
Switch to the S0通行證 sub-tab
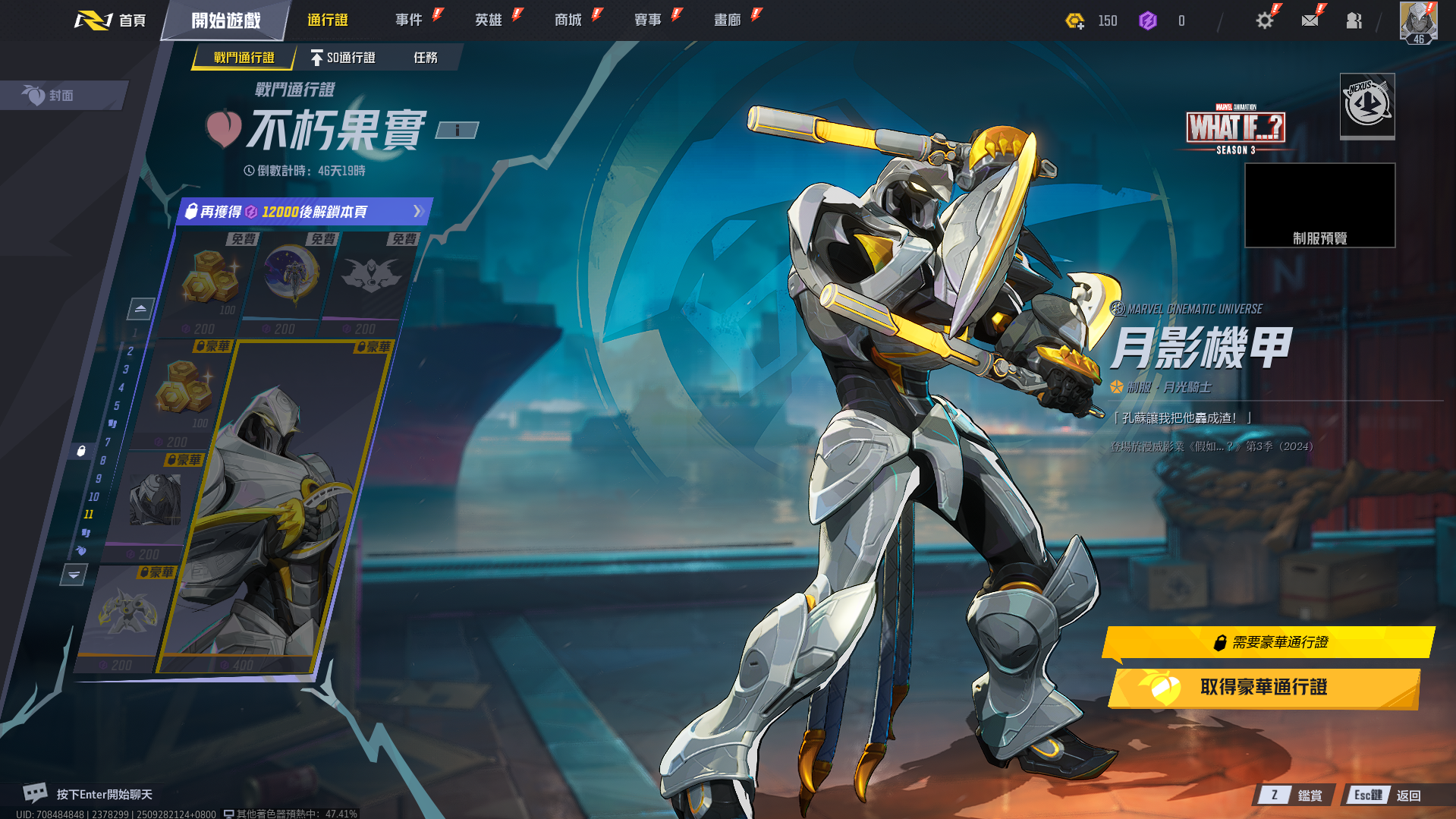tap(343, 58)
